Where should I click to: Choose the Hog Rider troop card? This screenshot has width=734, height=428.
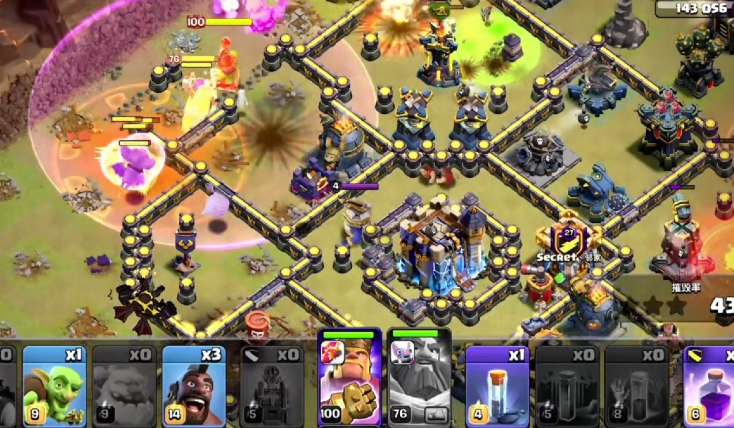194,385
